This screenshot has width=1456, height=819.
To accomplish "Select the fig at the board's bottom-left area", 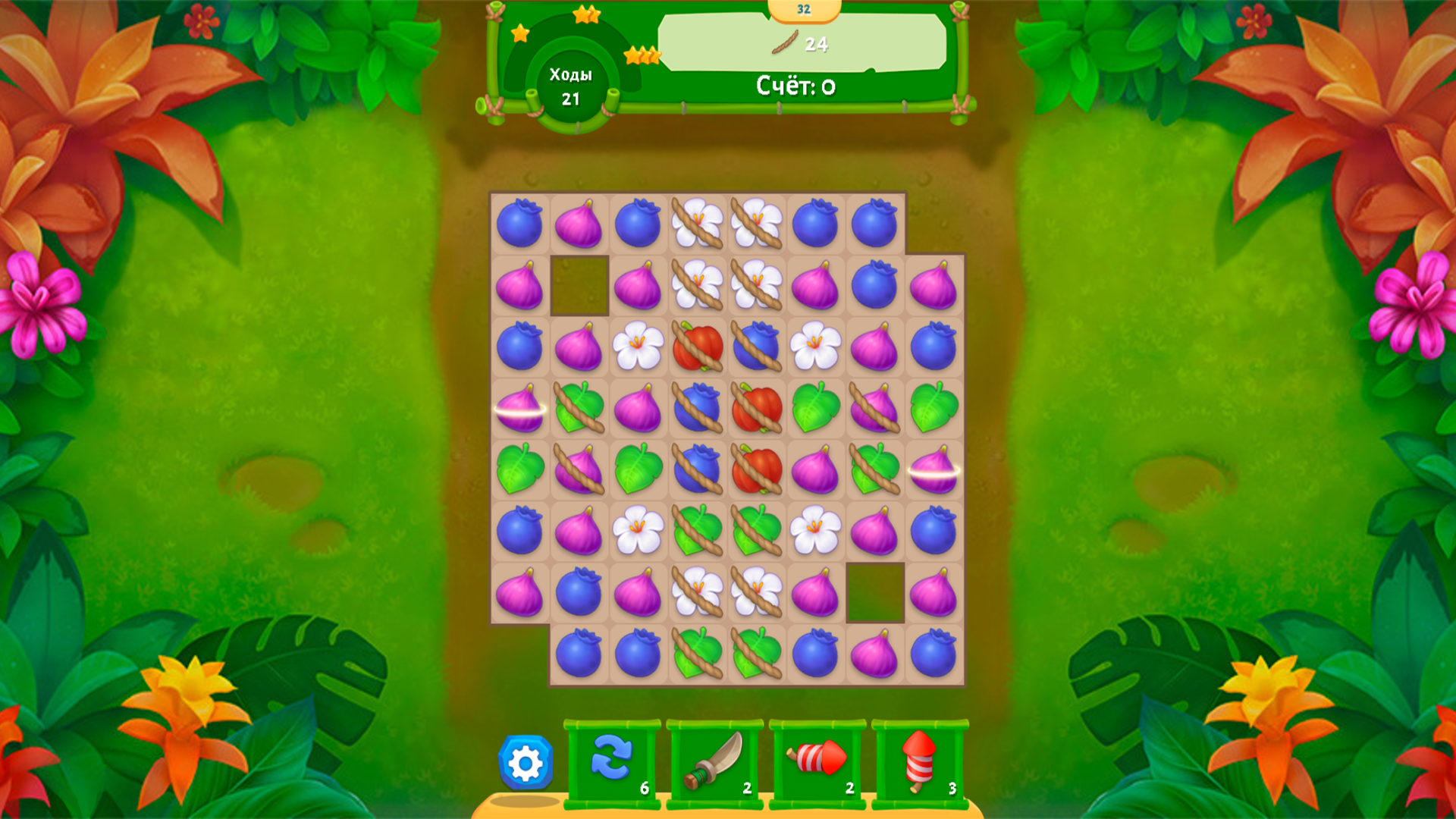I will click(519, 591).
